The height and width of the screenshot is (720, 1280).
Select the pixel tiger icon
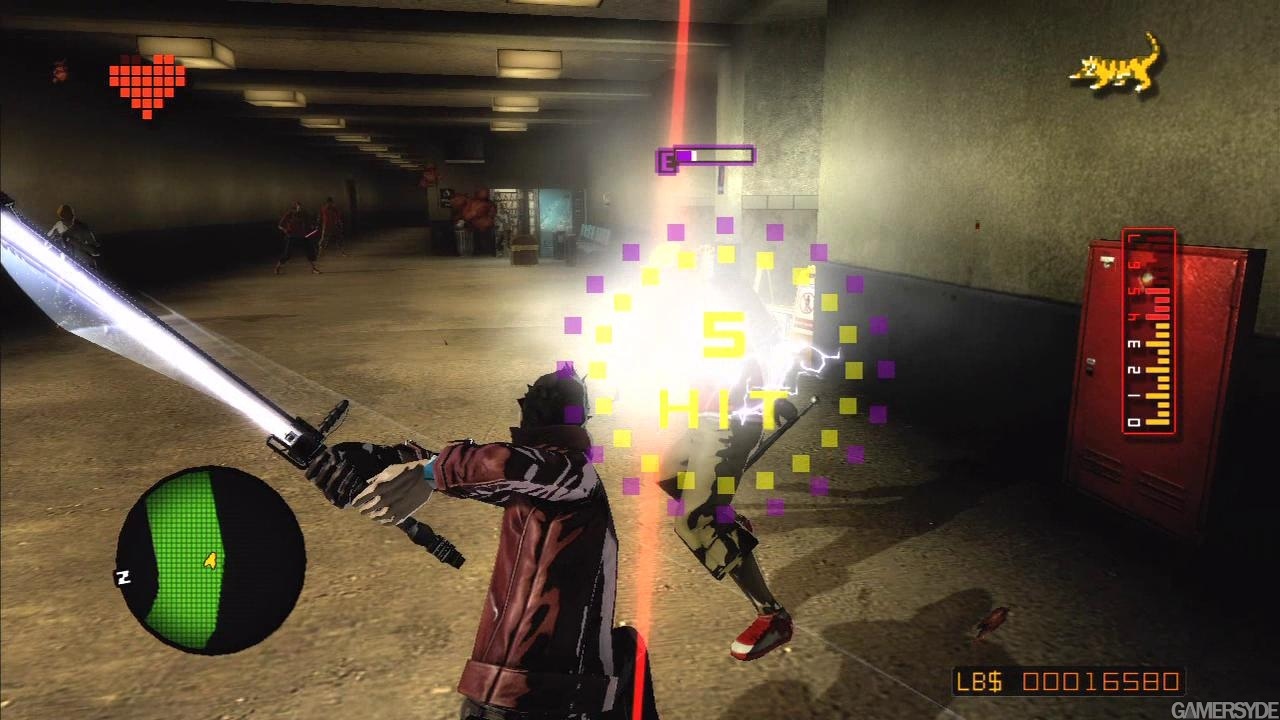[x=1116, y=64]
